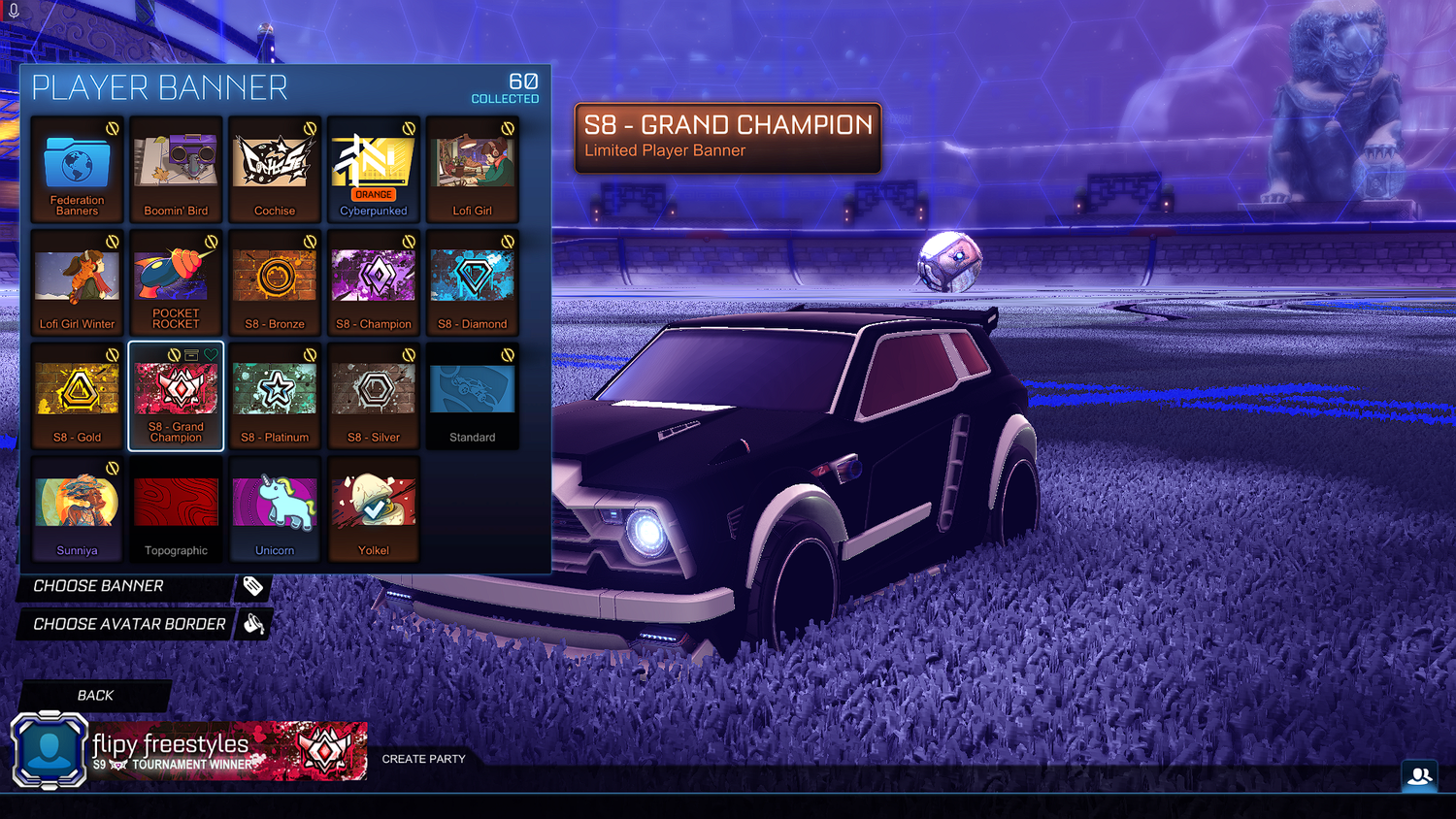Toggle the favorite heart on S8 - Grand Champion banner
Viewport: 1456px width, 819px height.
tap(212, 355)
